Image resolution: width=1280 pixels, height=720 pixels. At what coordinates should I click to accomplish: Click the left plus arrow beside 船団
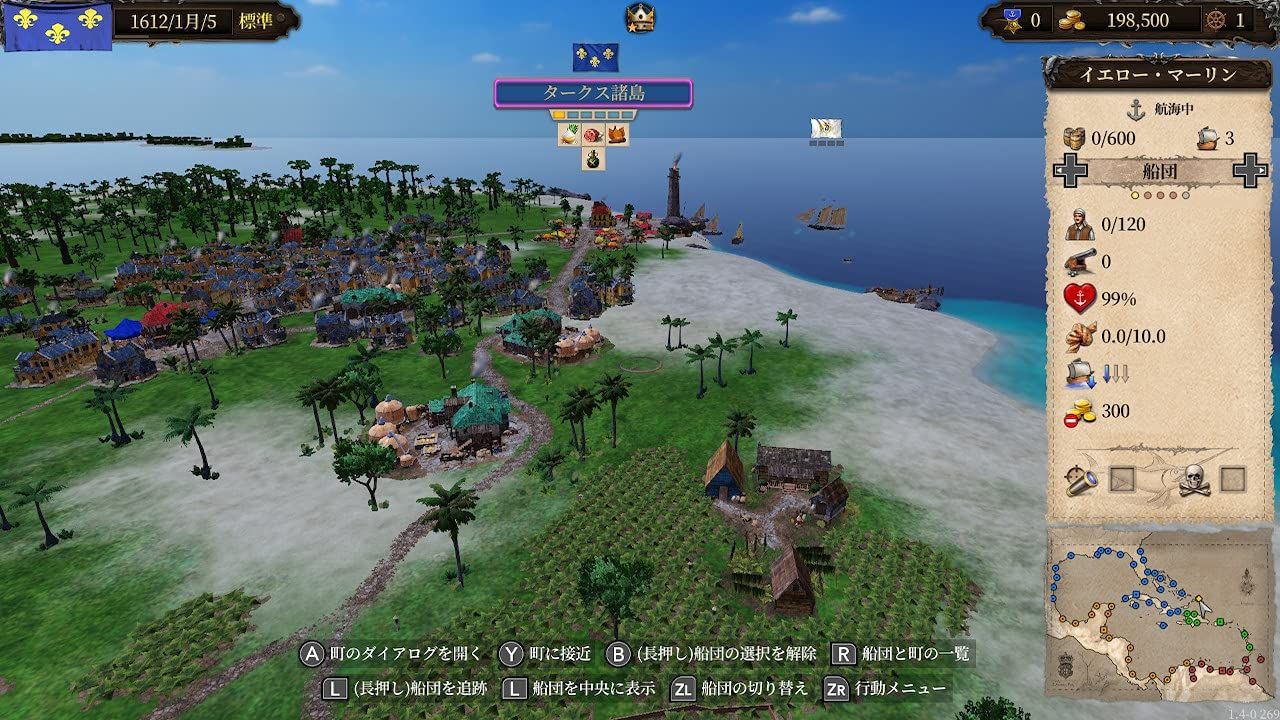[1070, 171]
